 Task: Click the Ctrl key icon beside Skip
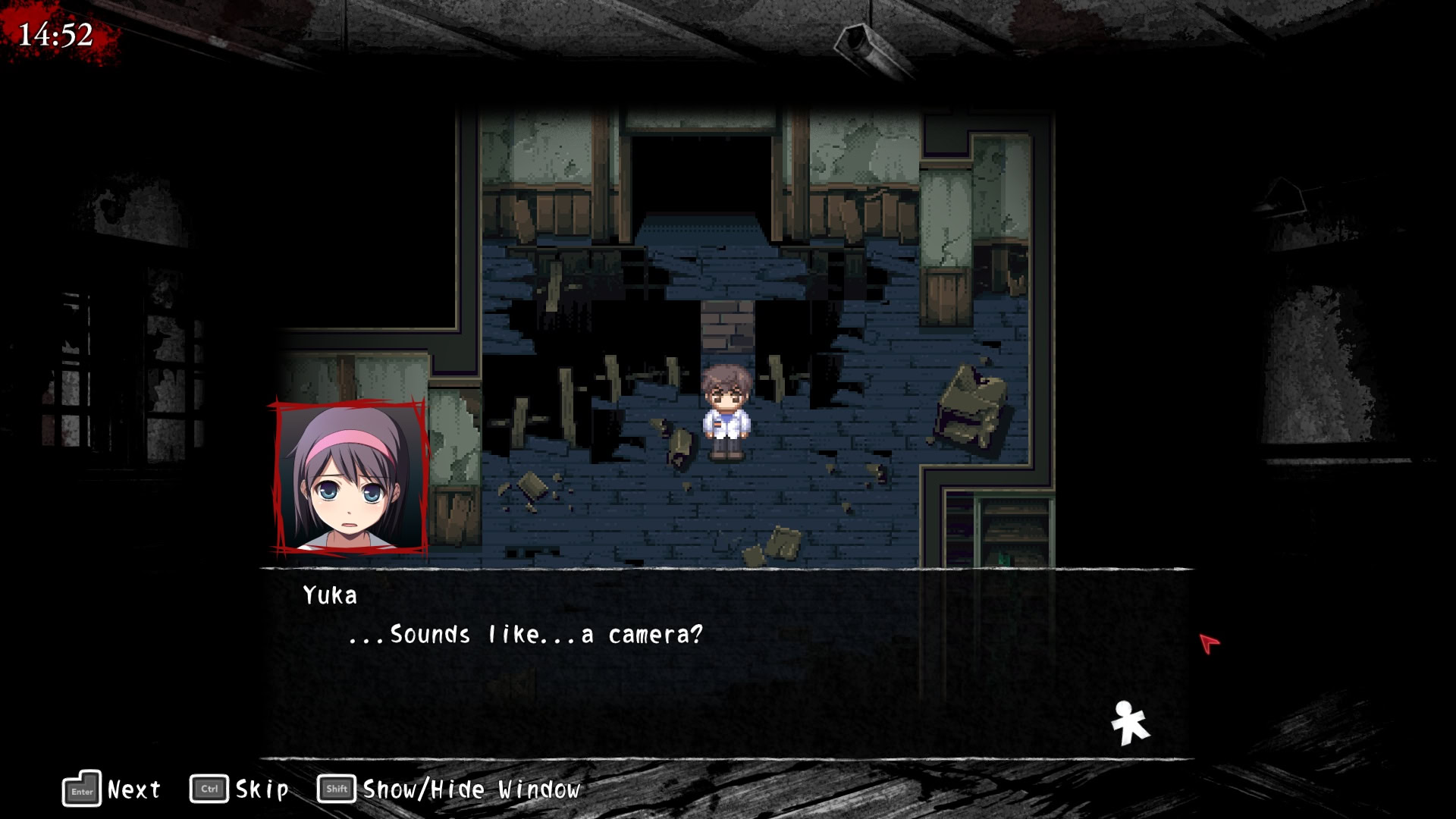211,789
